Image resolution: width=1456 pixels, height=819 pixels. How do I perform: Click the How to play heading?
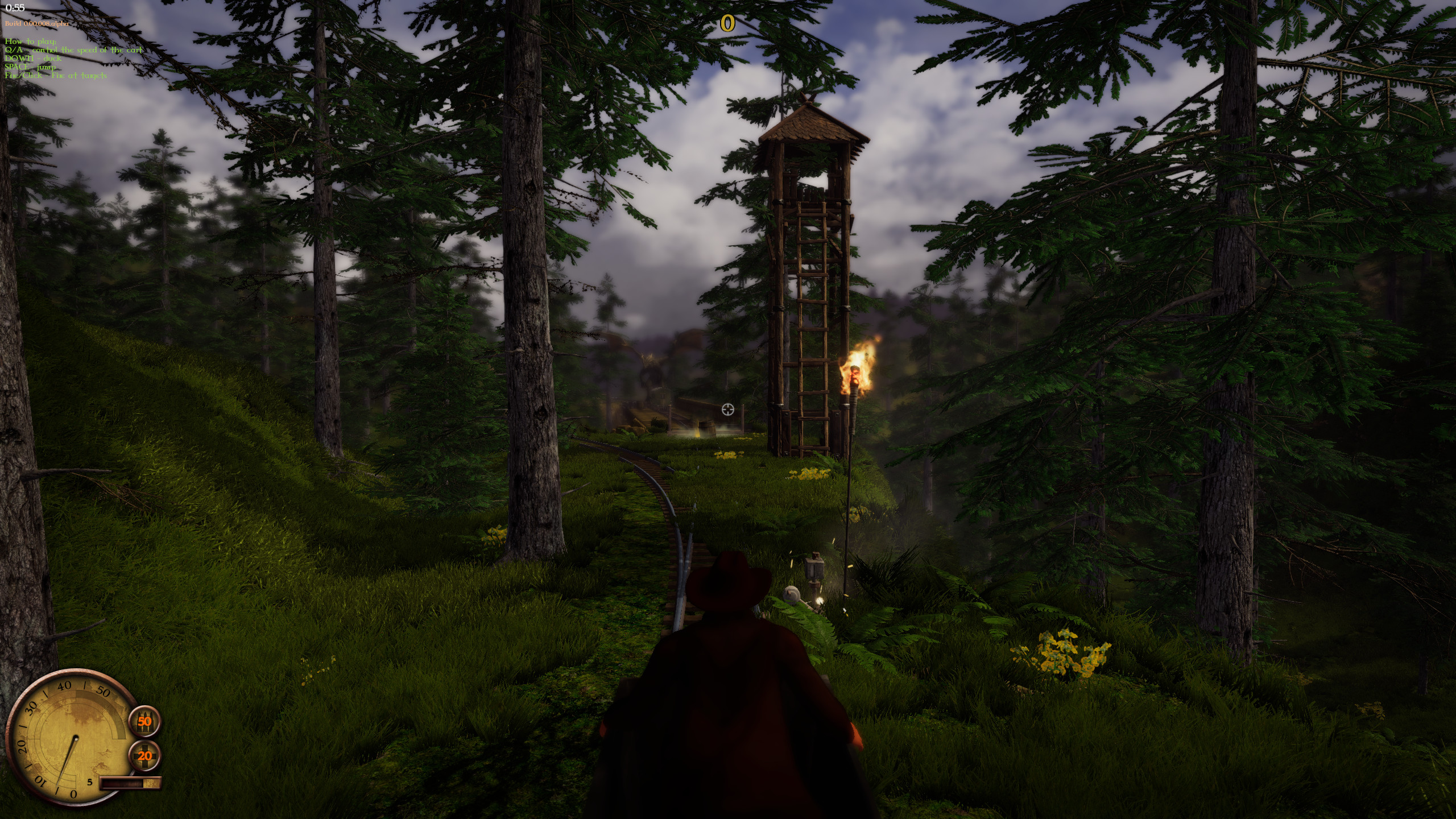30,42
